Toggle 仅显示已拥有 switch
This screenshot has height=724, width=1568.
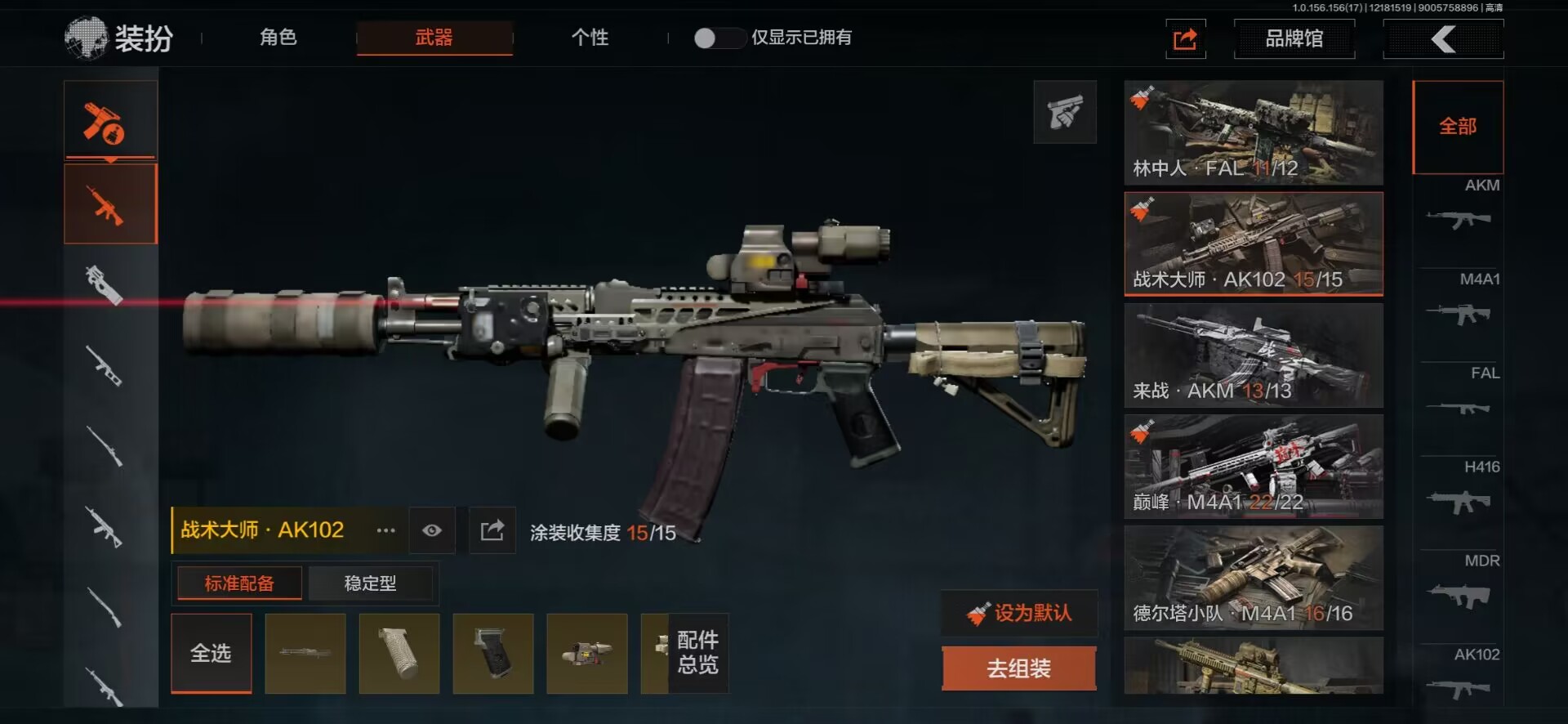click(x=716, y=38)
